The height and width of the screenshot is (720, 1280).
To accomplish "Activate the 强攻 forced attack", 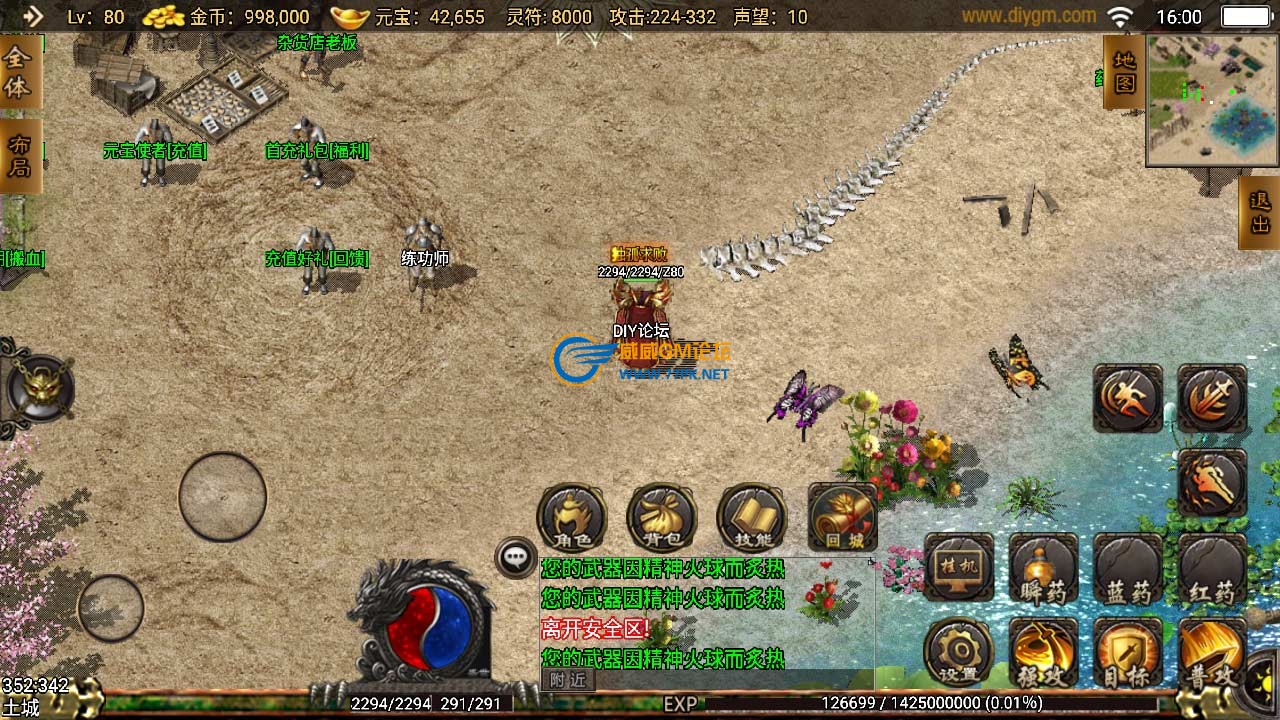I will click(1043, 653).
